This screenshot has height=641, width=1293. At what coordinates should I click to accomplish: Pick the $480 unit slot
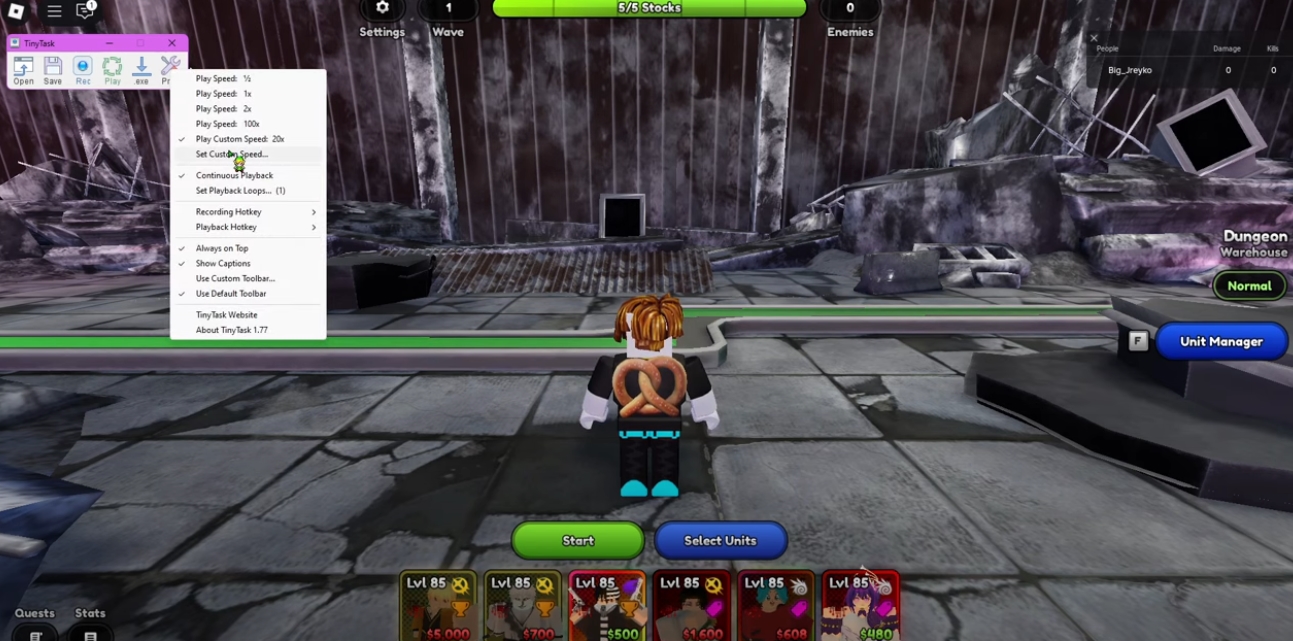[860, 607]
